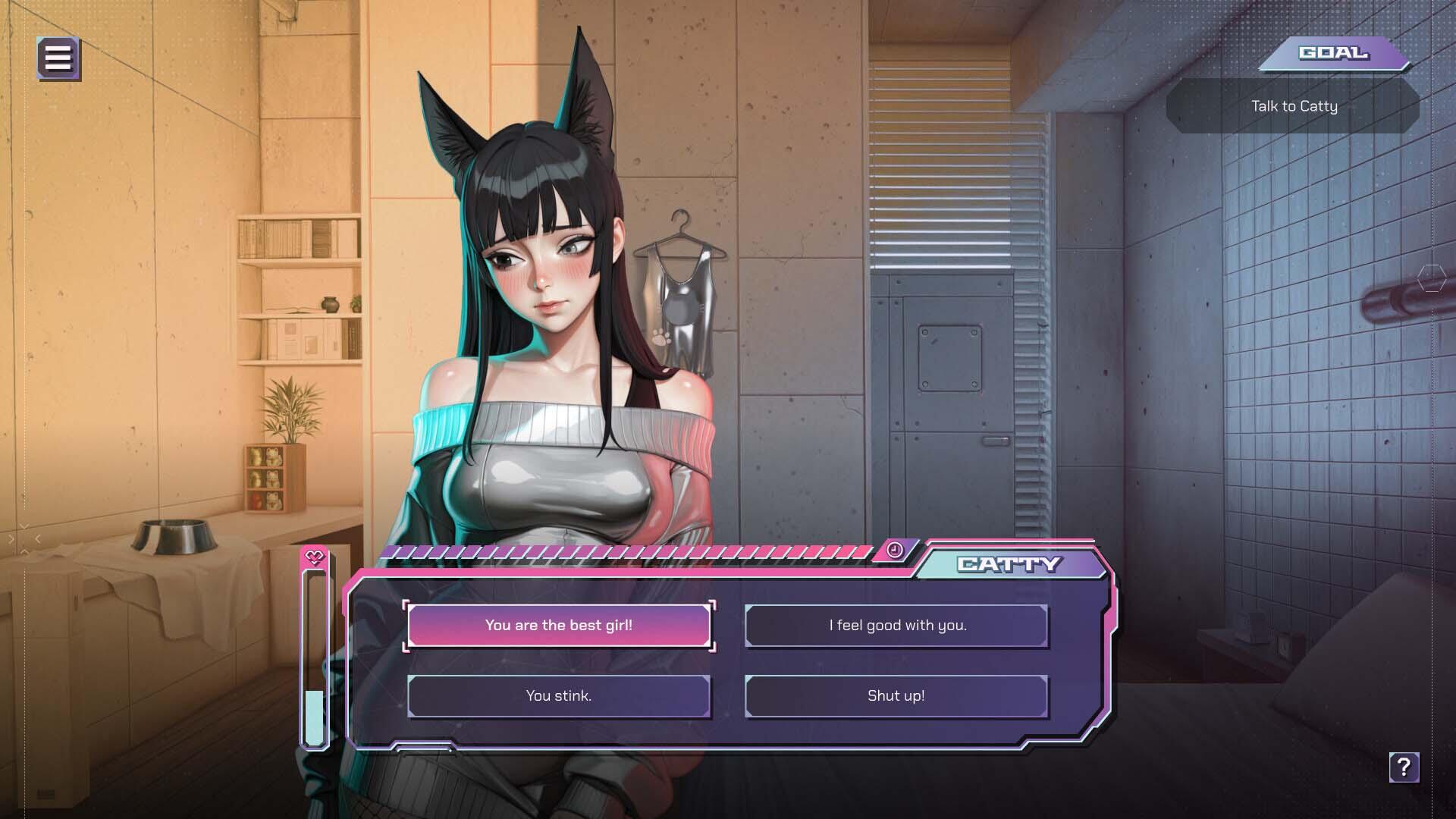Choose the 'You are the best girl!' reply

point(560,626)
